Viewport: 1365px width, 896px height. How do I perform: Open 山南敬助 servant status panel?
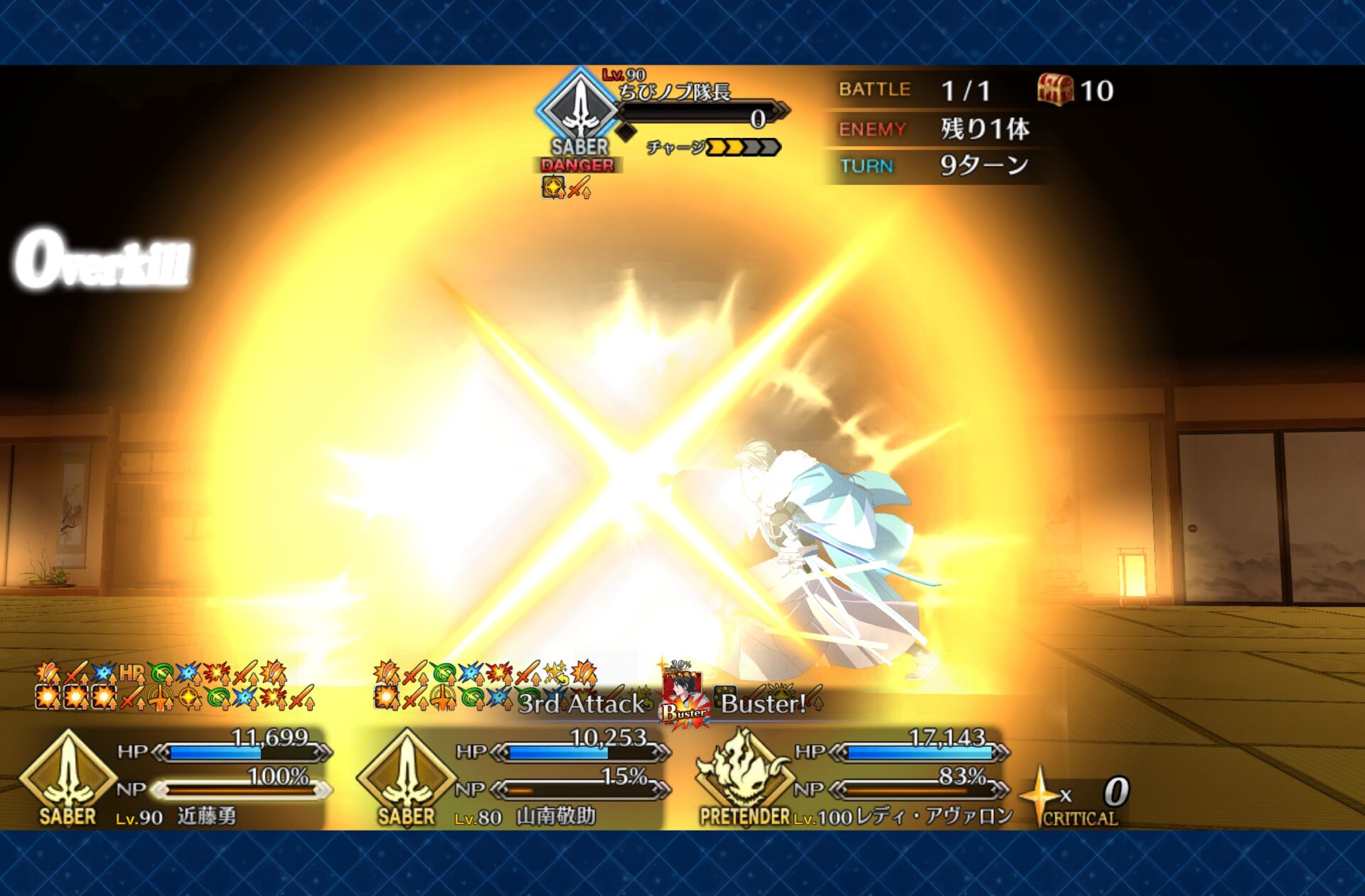[512, 778]
